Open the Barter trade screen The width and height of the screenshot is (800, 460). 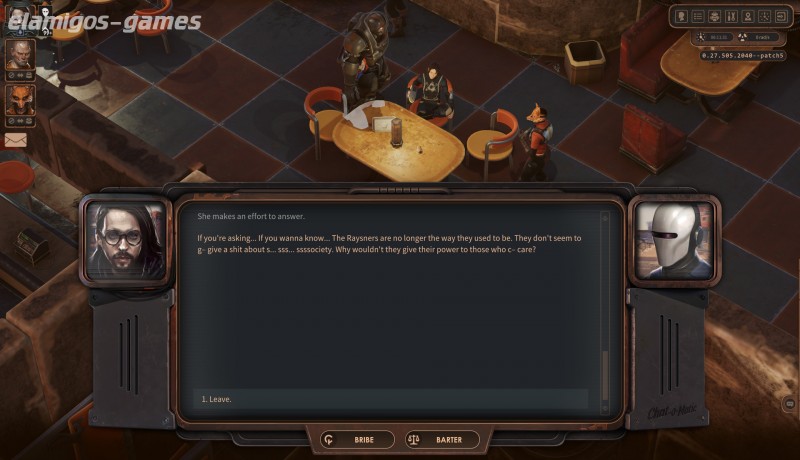442,439
